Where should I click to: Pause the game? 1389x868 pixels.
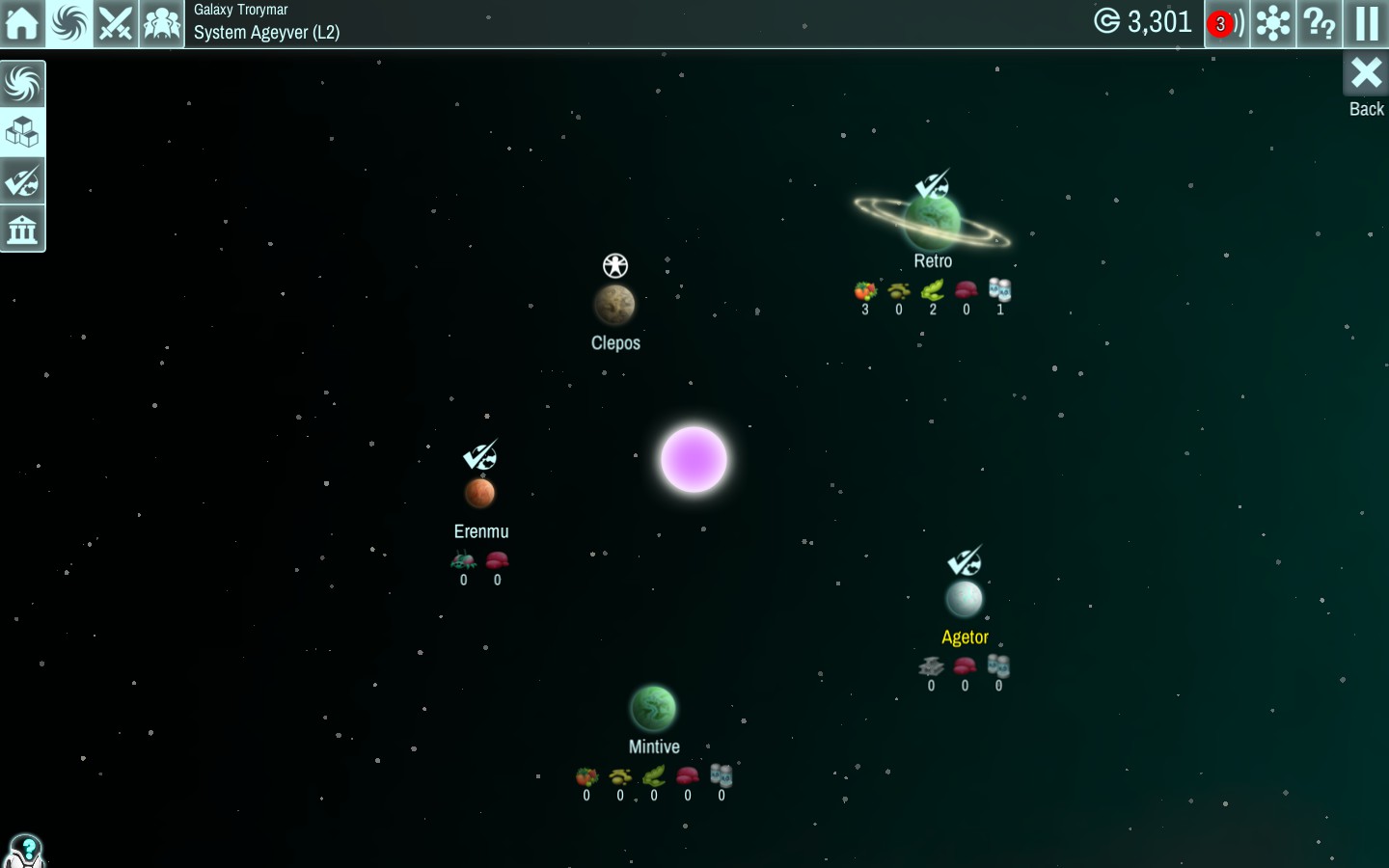pos(1367,23)
